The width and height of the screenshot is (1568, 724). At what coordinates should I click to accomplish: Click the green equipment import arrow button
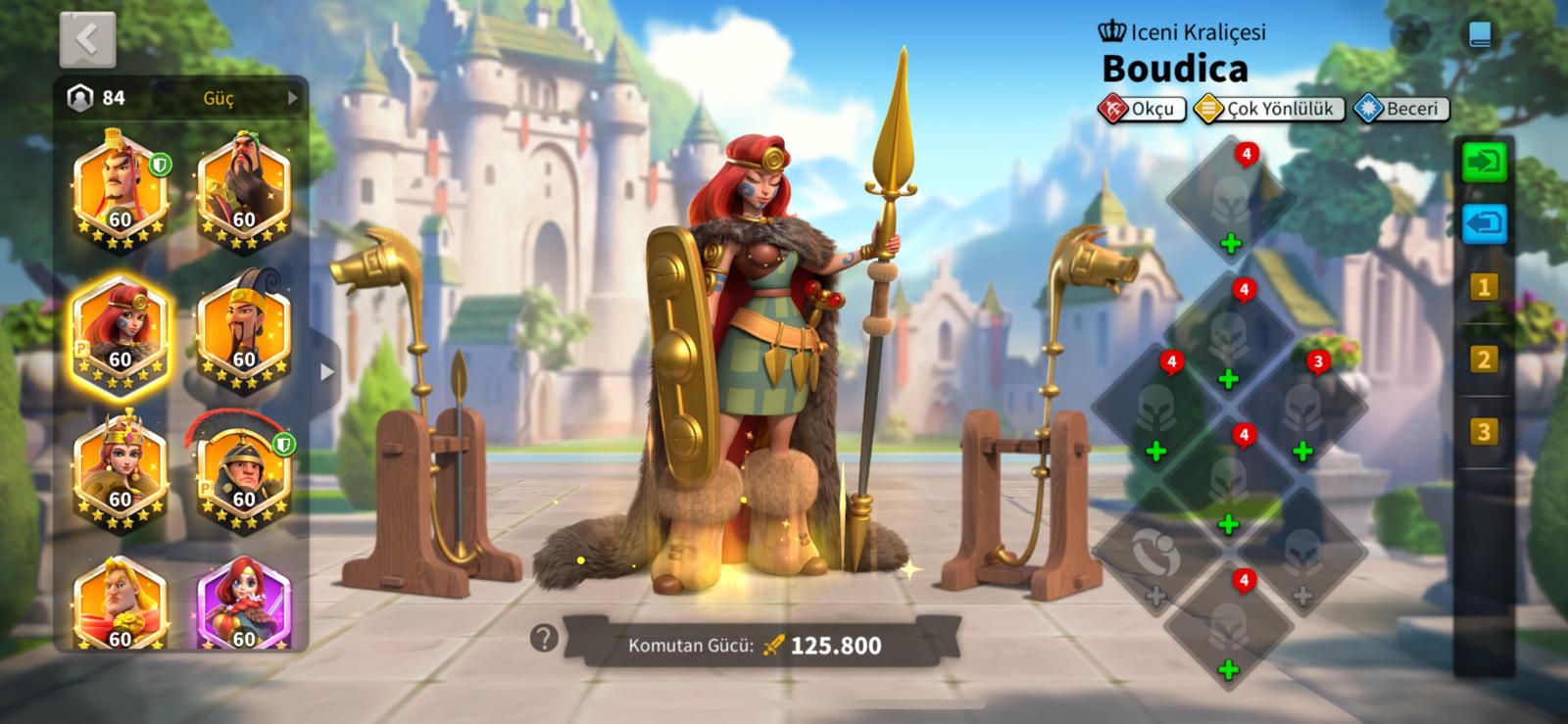(1484, 162)
